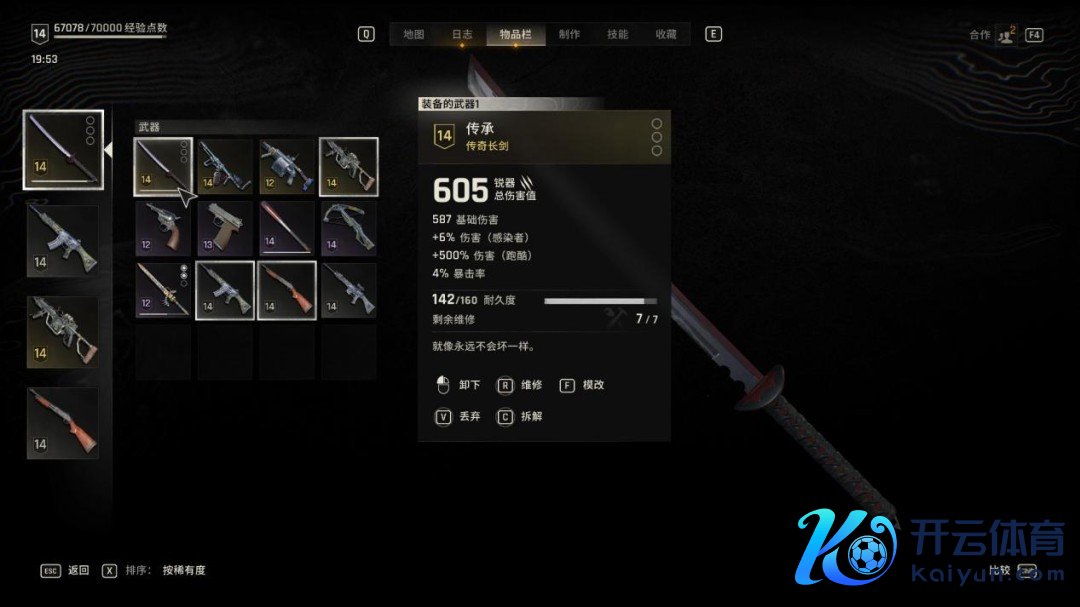Click 返回 to go back
Screen dimensions: 1080x607
[x=67, y=571]
